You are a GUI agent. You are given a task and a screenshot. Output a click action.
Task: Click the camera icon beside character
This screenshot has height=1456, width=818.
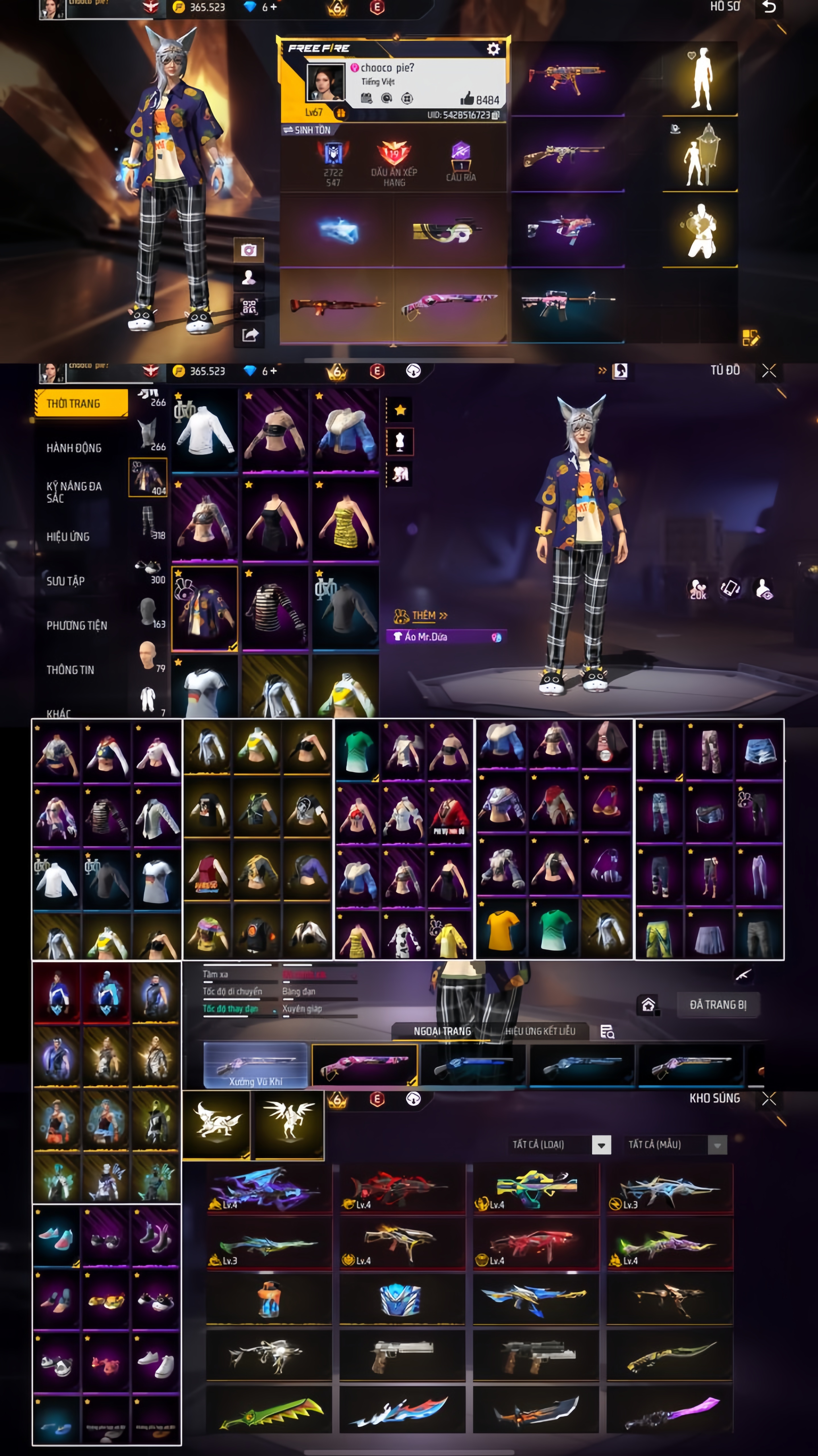pyautogui.click(x=249, y=250)
